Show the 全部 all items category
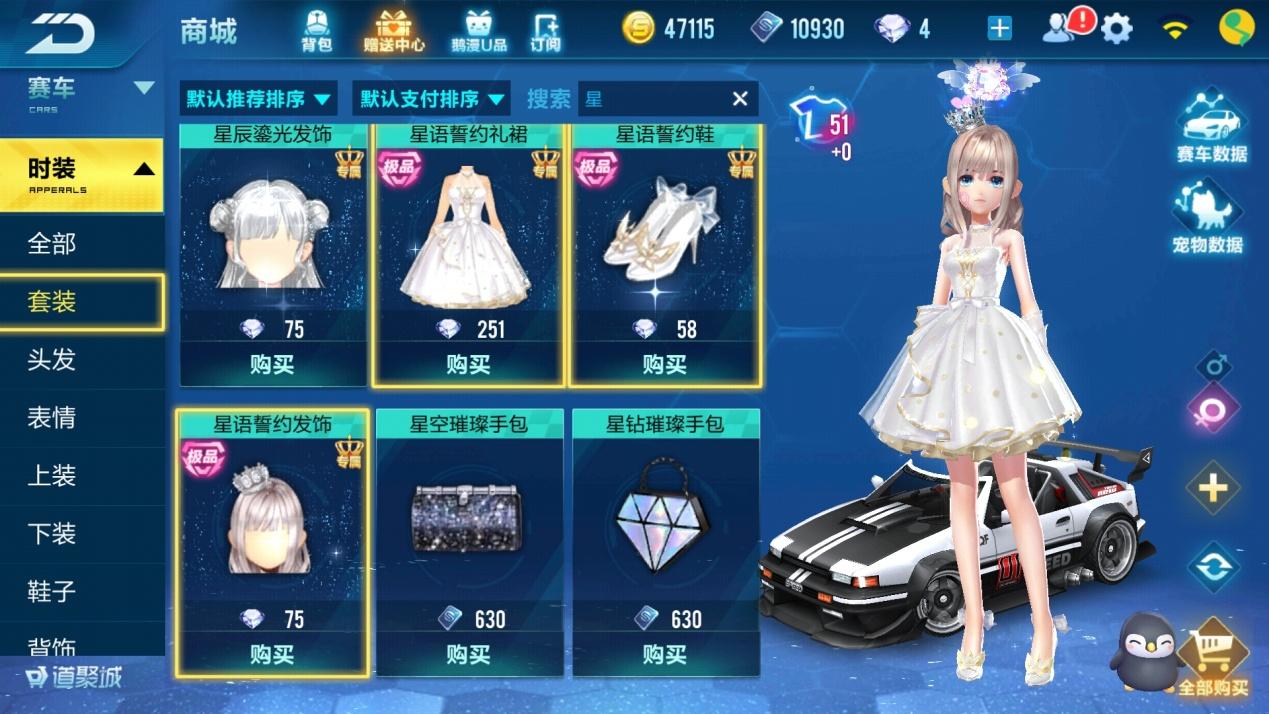This screenshot has height=714, width=1269. pyautogui.click(x=52, y=243)
